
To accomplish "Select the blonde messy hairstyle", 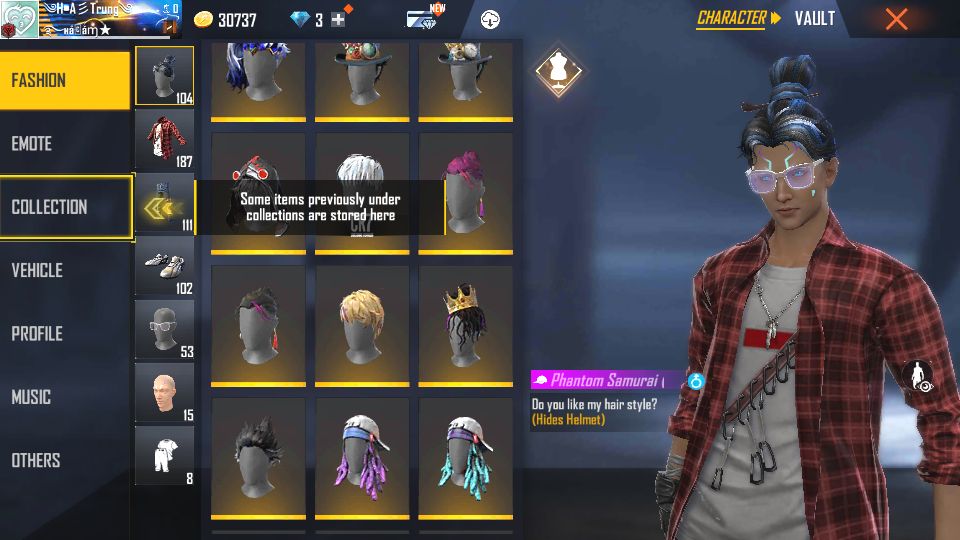I will point(360,323).
